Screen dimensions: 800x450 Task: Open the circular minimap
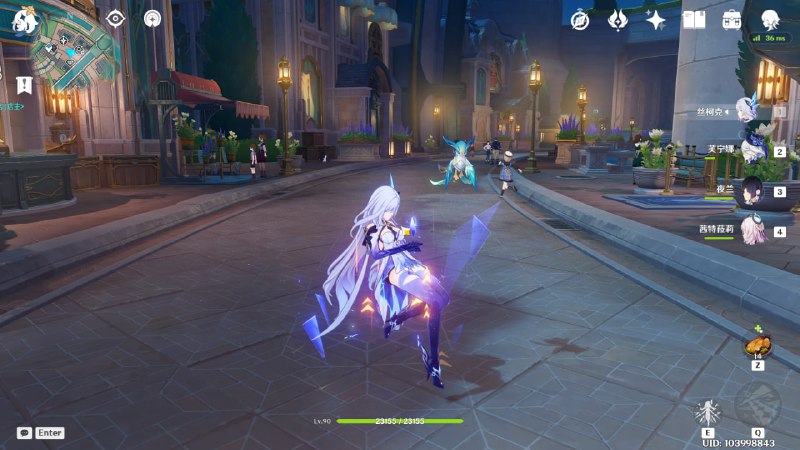point(68,52)
